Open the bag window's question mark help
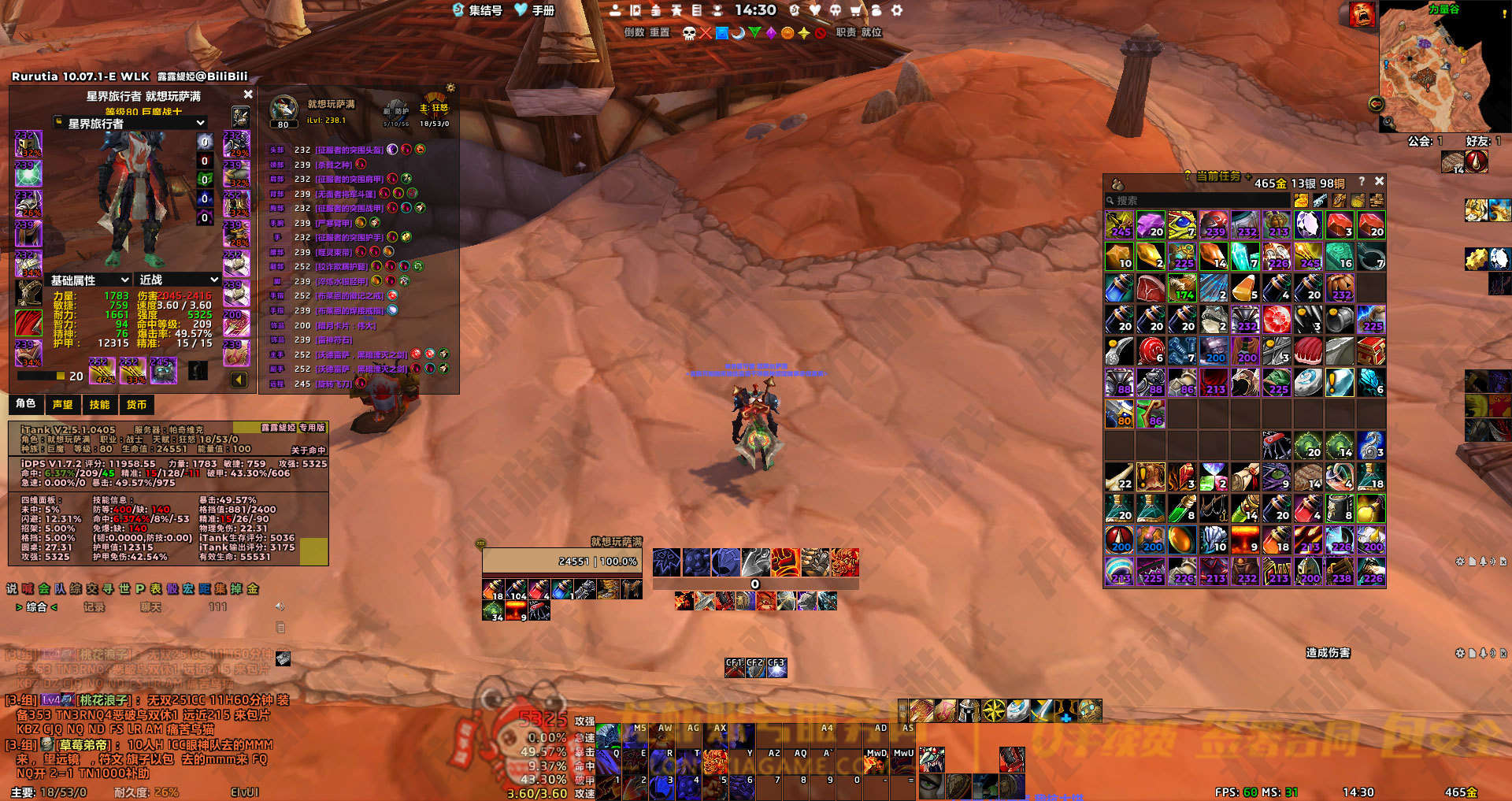This screenshot has height=801, width=1512. point(1361,181)
